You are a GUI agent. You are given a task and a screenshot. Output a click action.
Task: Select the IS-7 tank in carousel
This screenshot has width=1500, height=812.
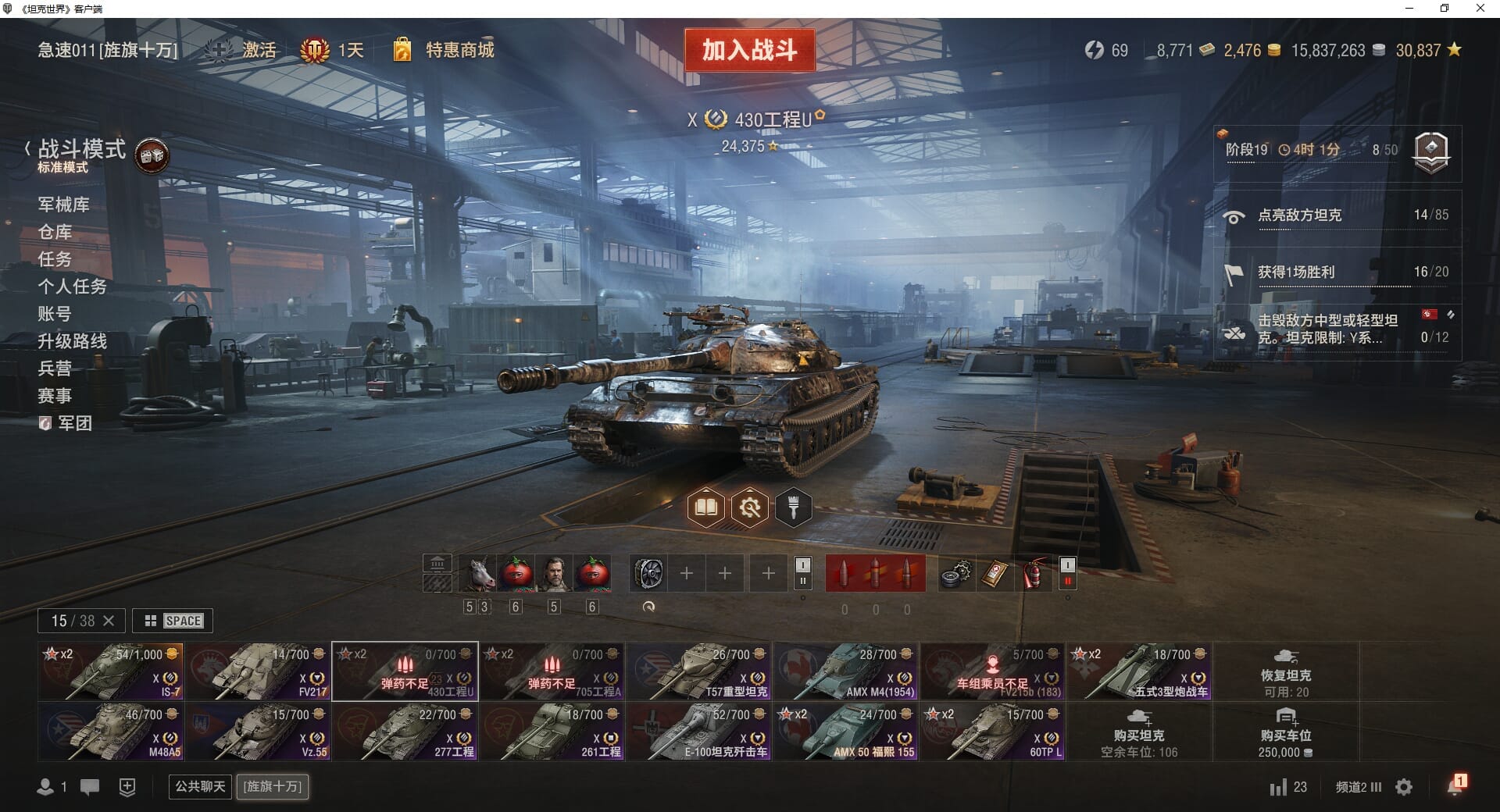click(x=111, y=671)
